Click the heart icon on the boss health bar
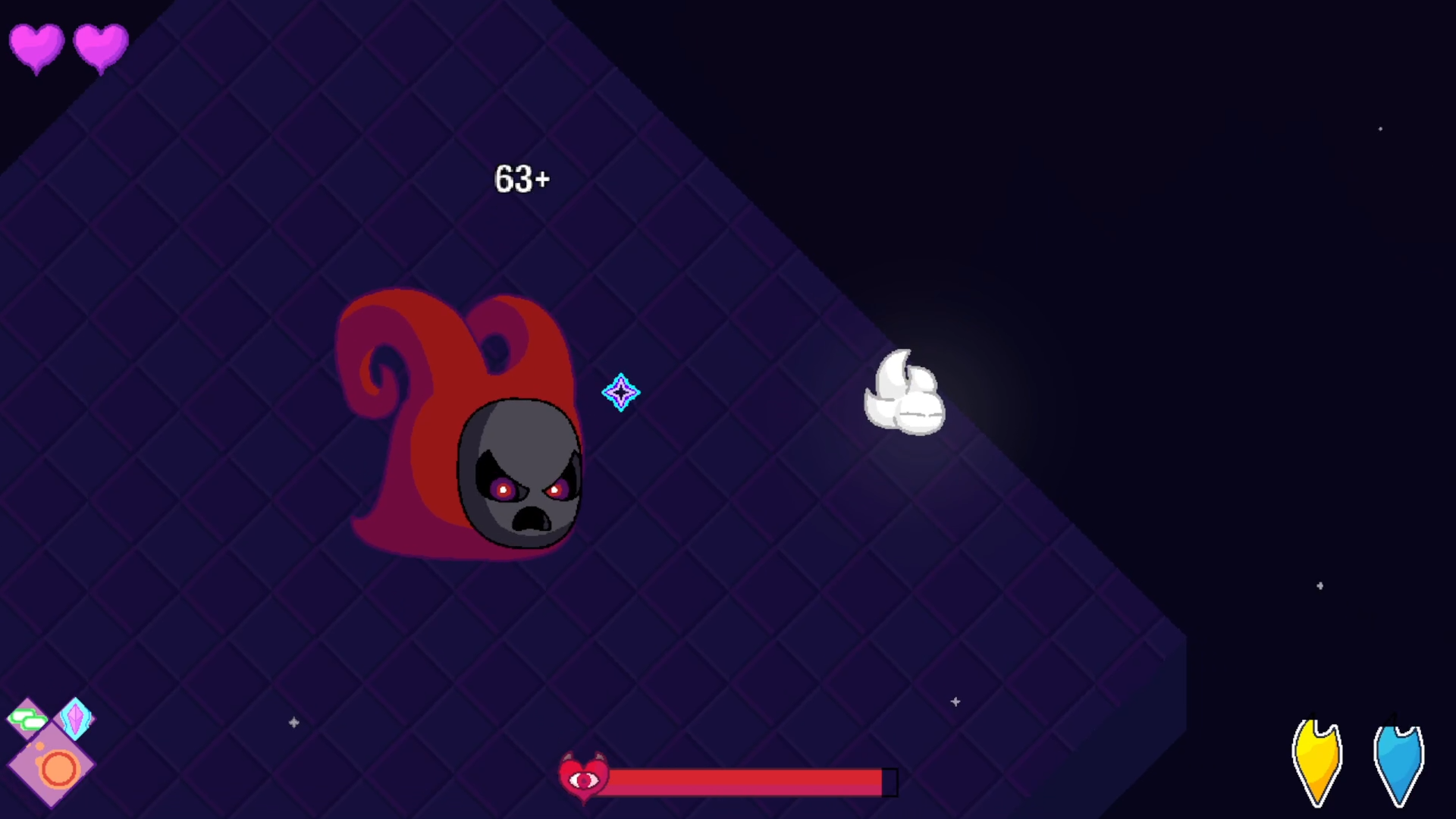 tap(584, 777)
